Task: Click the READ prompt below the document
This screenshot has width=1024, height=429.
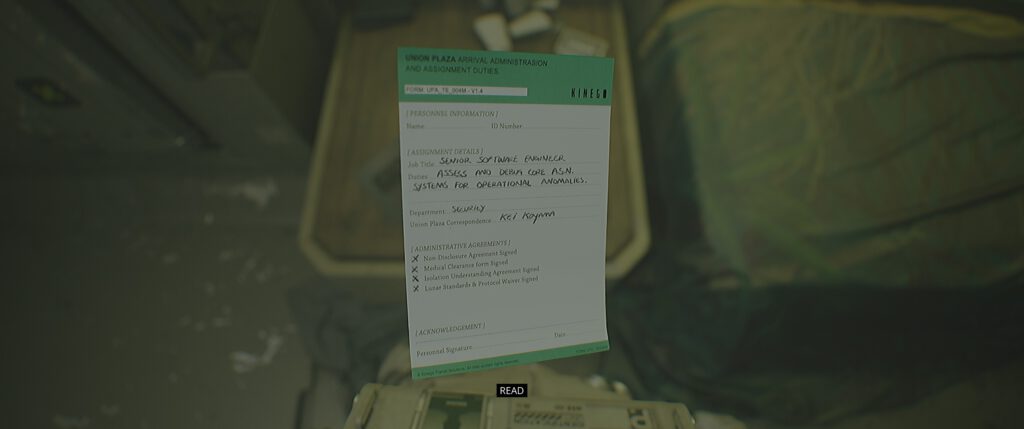Action: 511,390
